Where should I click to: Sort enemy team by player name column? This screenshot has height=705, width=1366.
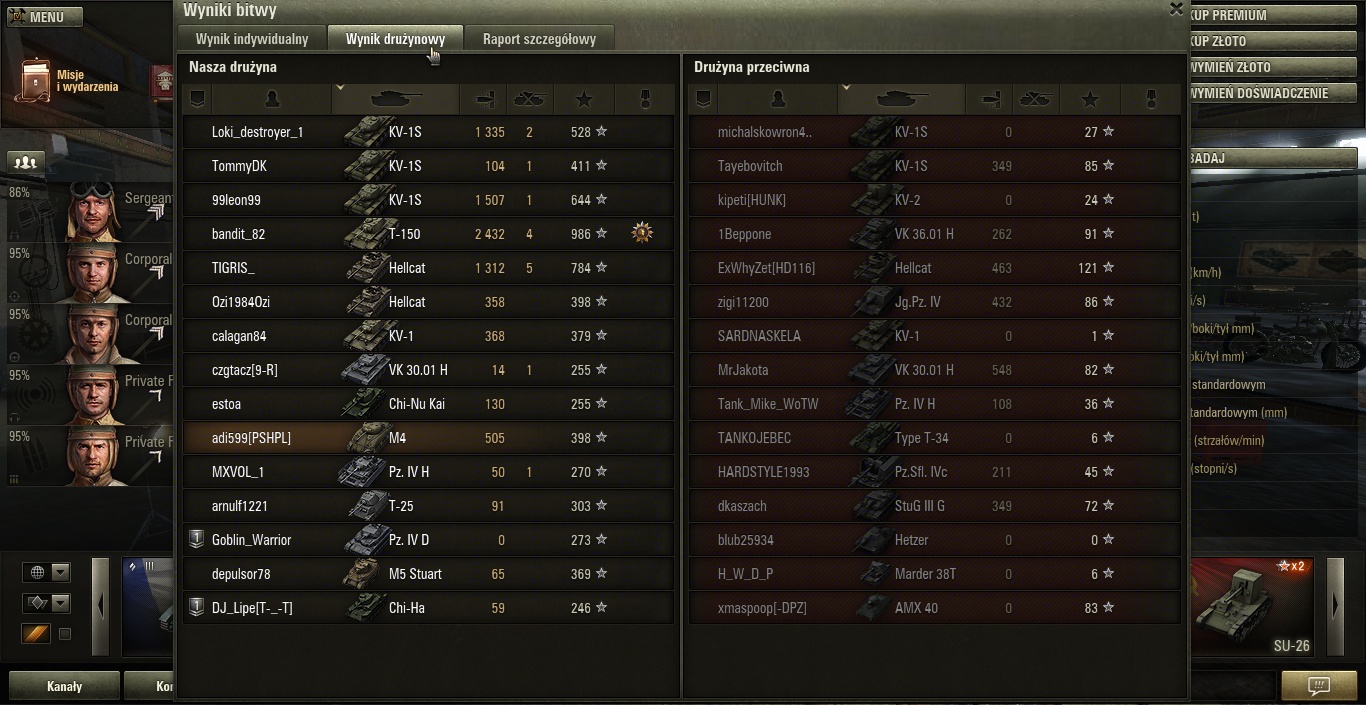pos(778,99)
